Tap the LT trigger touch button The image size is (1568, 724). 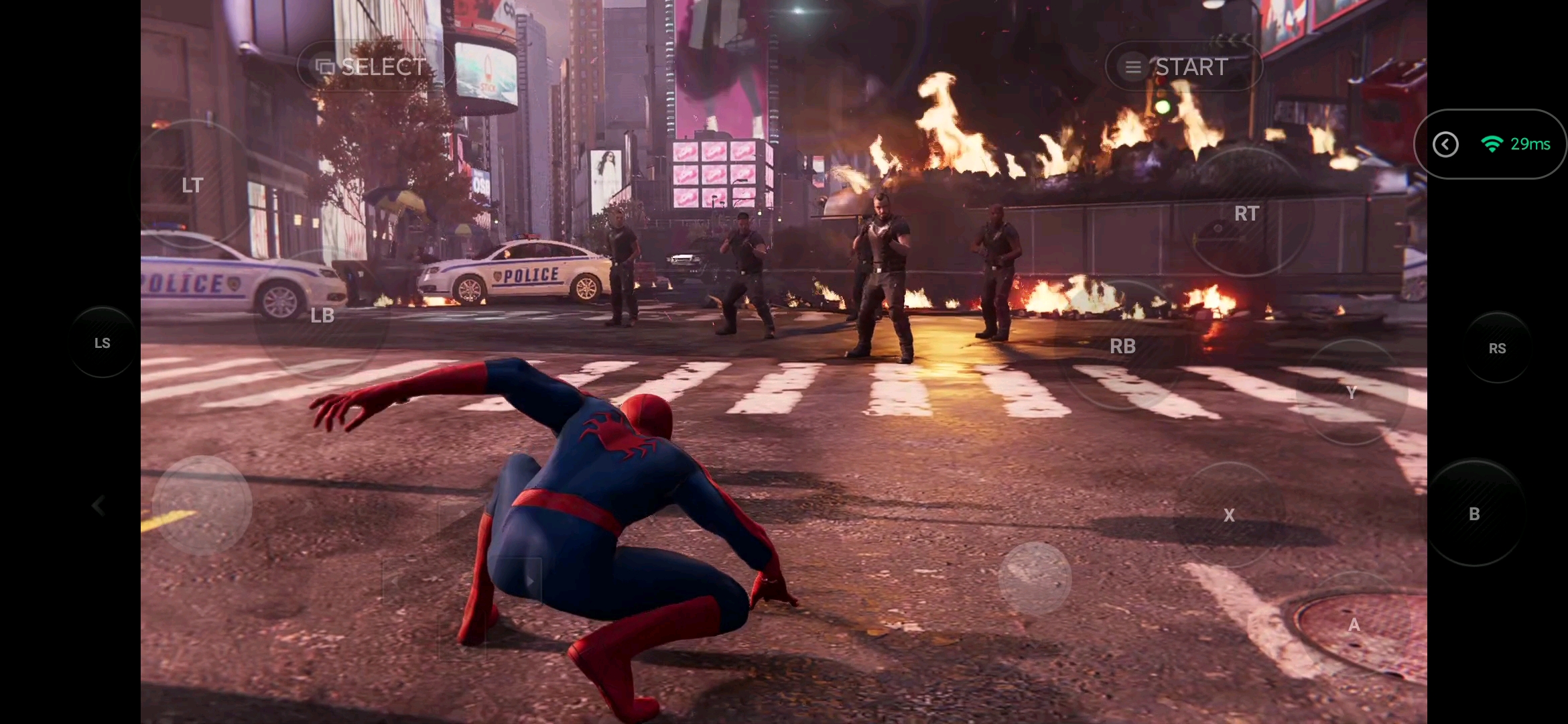click(x=192, y=185)
